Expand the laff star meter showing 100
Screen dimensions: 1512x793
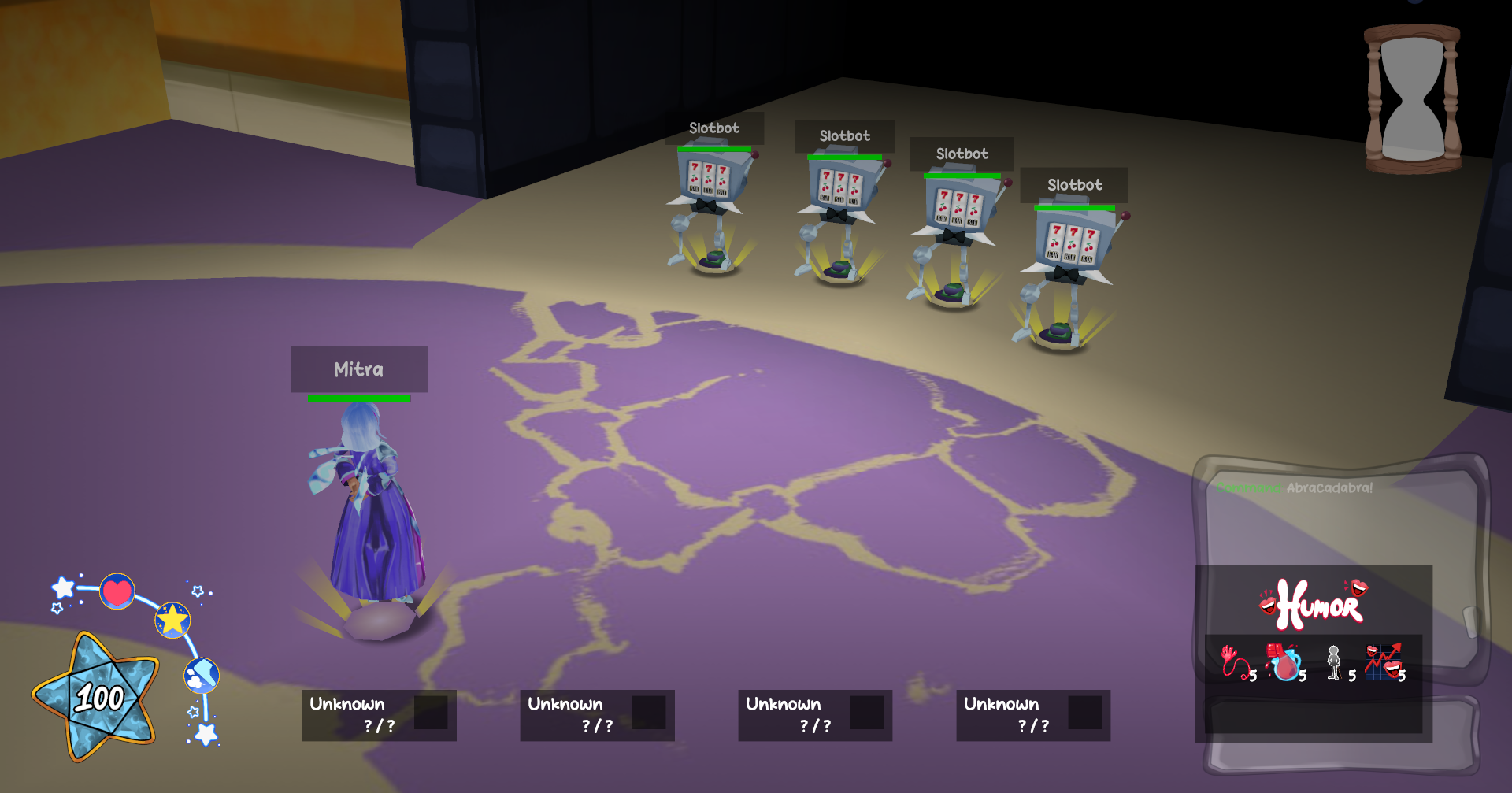[102, 697]
